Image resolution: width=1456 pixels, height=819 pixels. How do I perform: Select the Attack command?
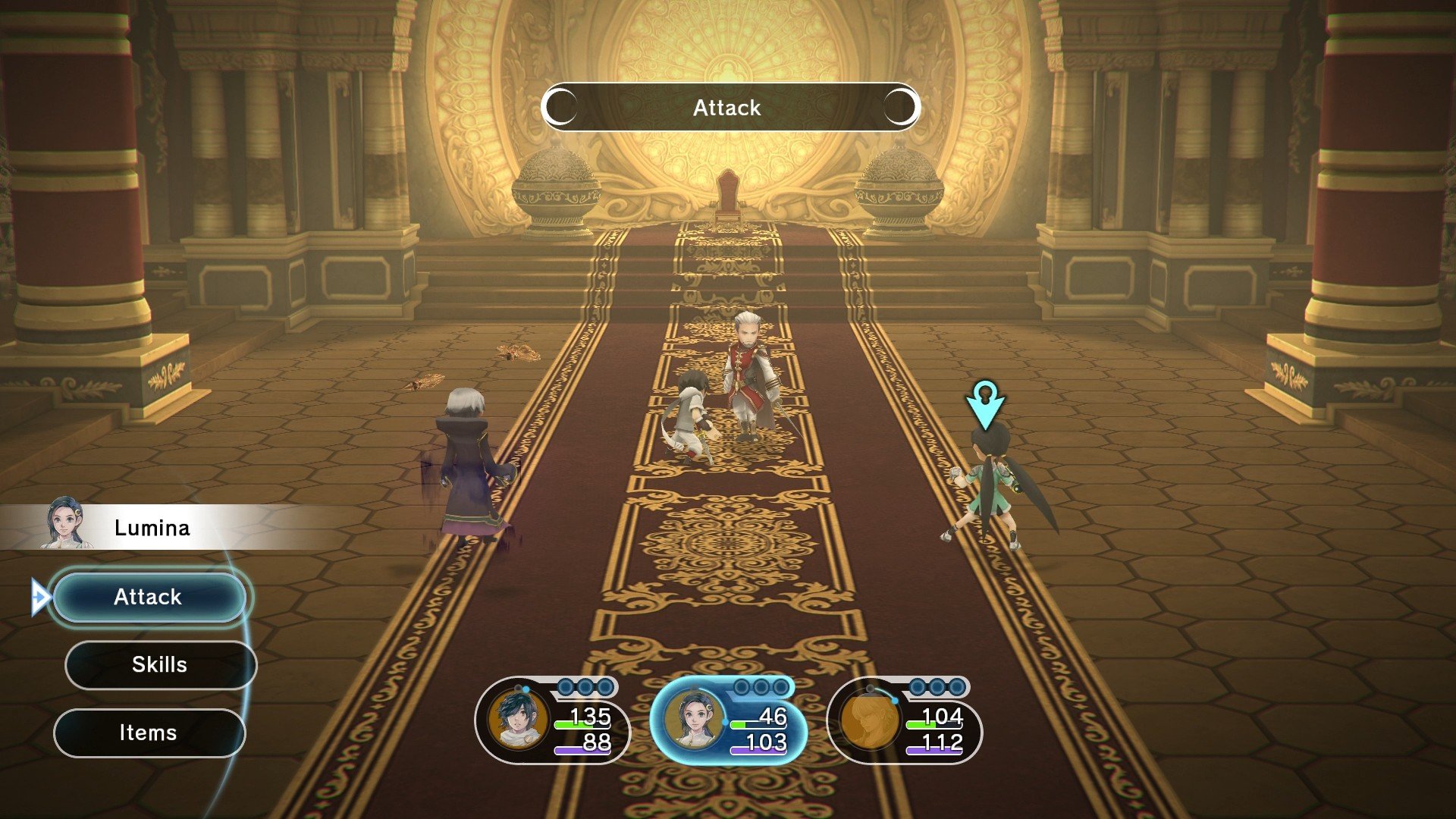(x=149, y=598)
